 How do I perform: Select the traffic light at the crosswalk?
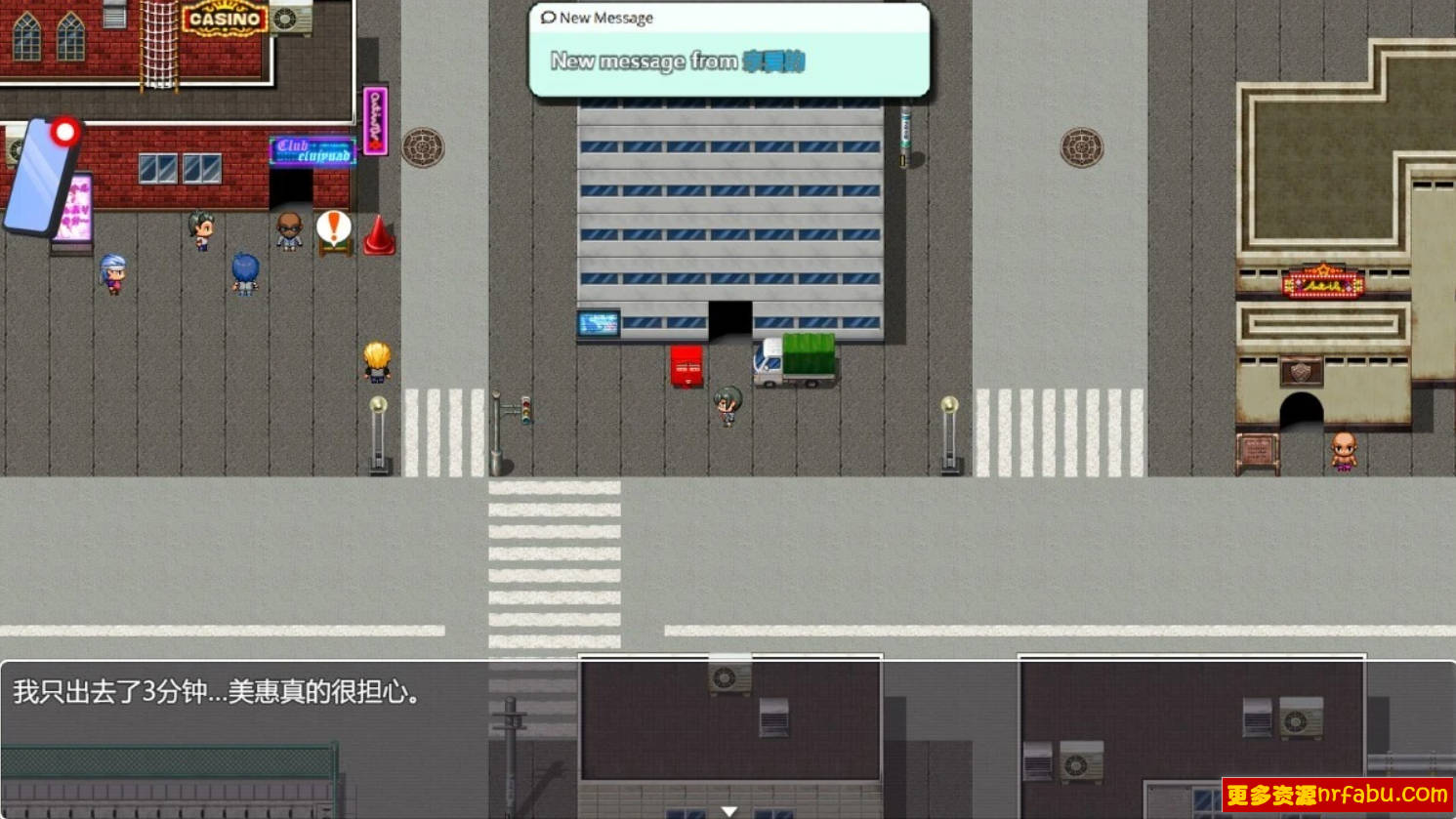(524, 410)
